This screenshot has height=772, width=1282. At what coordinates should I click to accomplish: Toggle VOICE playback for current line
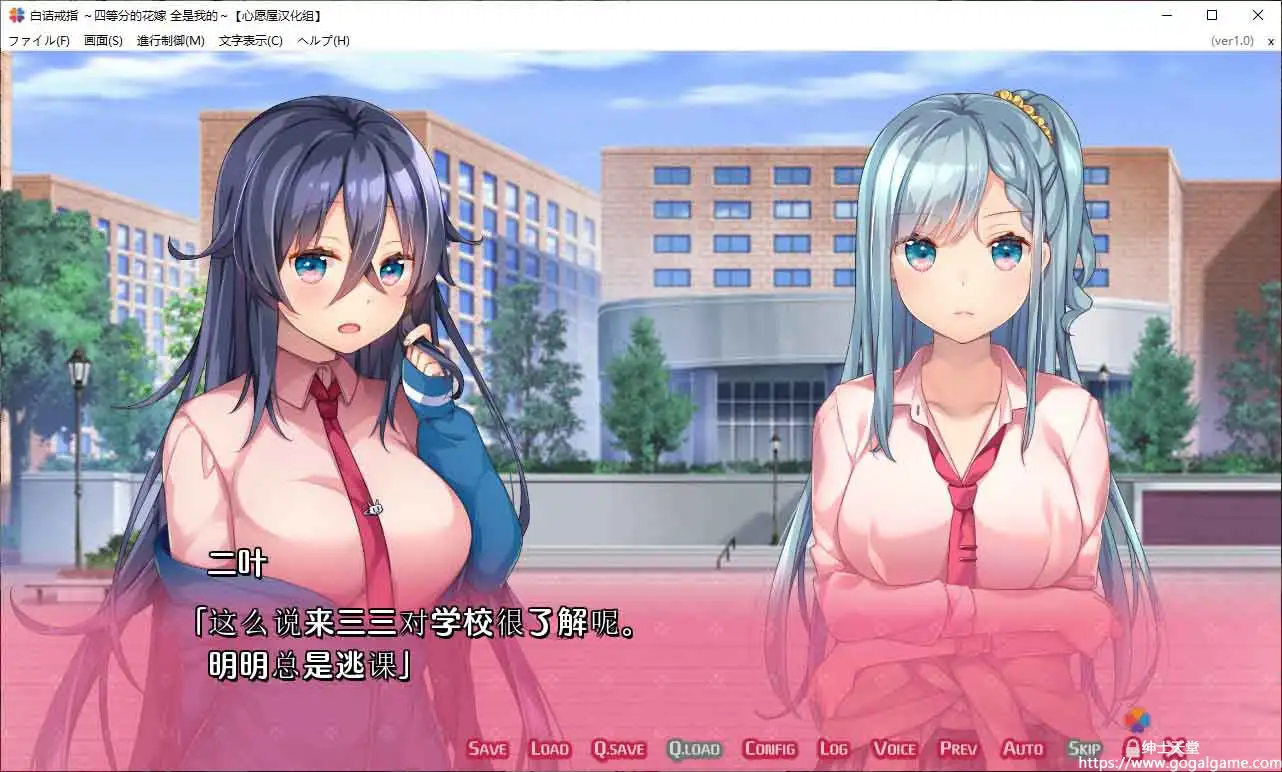894,748
